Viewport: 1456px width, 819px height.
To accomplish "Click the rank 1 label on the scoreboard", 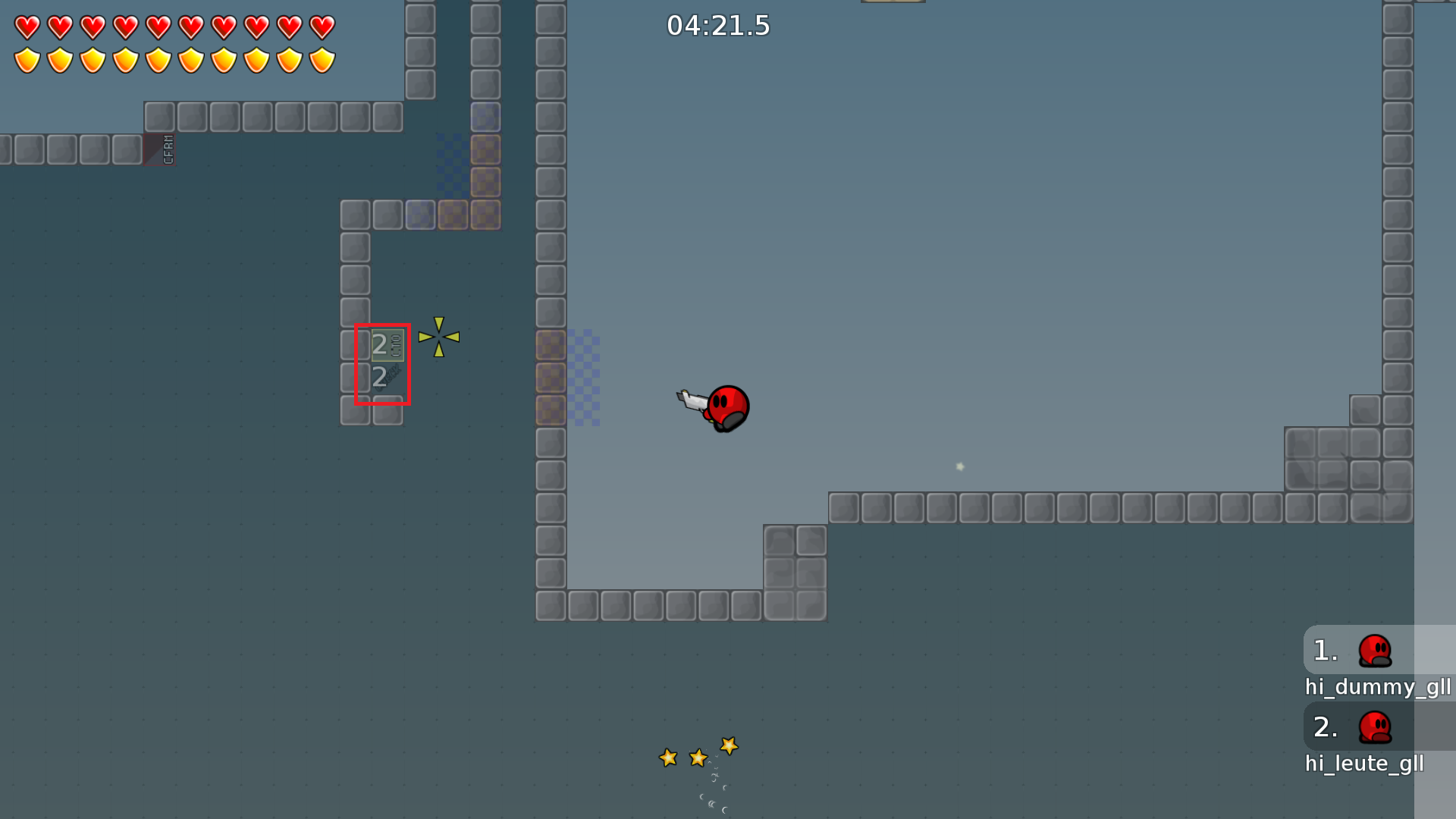I will coord(1324,651).
